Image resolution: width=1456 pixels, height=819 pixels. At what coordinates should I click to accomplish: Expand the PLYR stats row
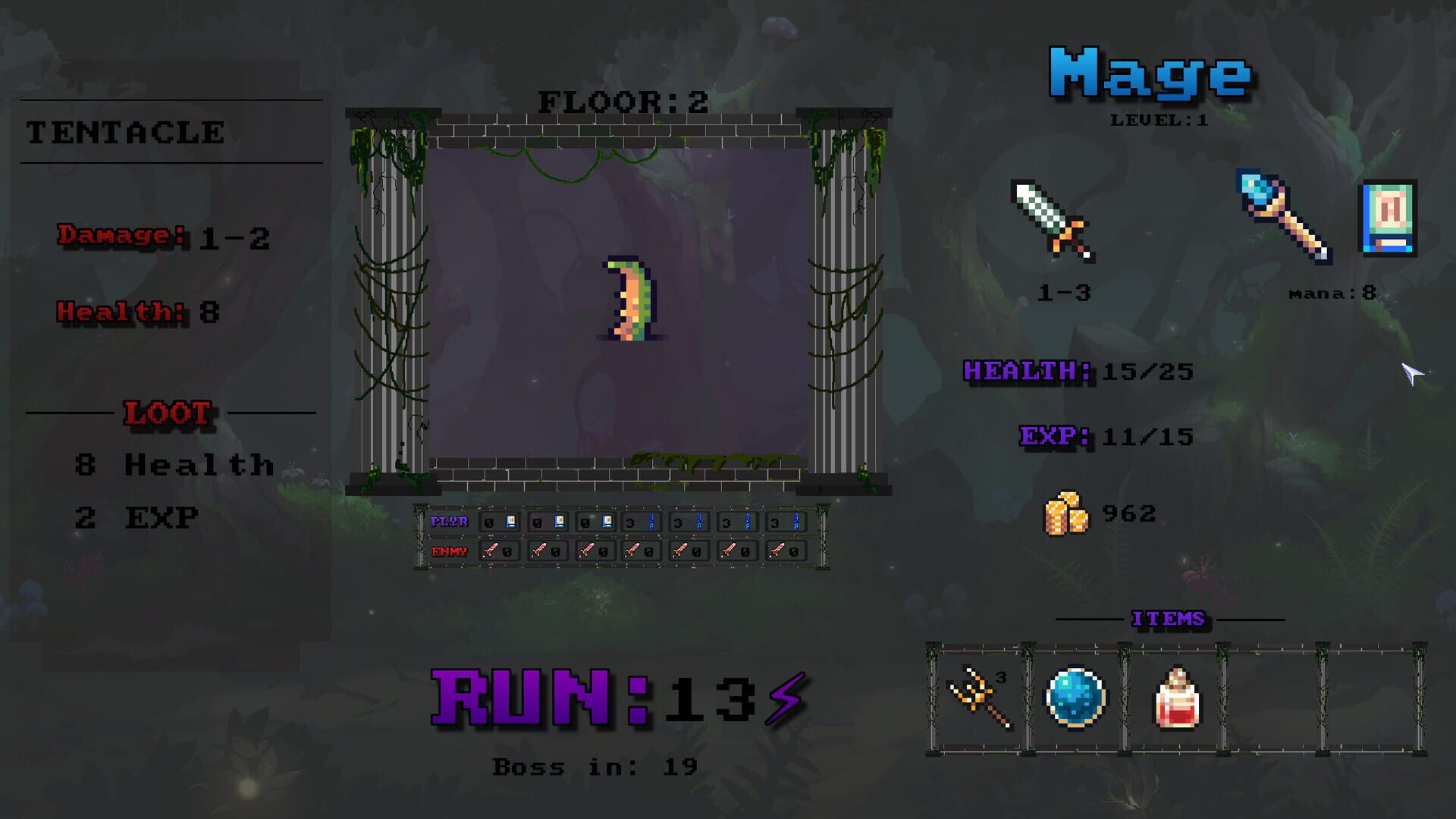point(449,521)
